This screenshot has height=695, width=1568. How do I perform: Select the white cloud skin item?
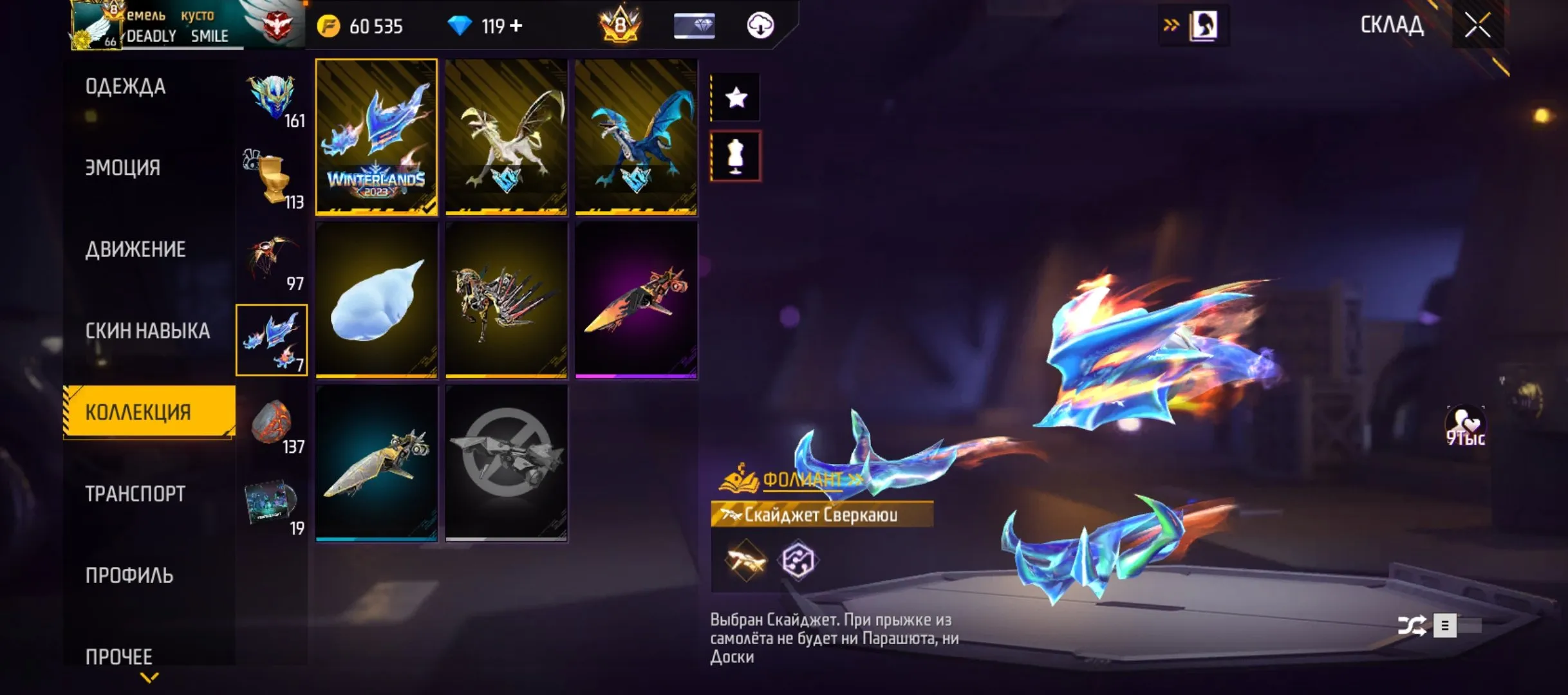click(377, 300)
